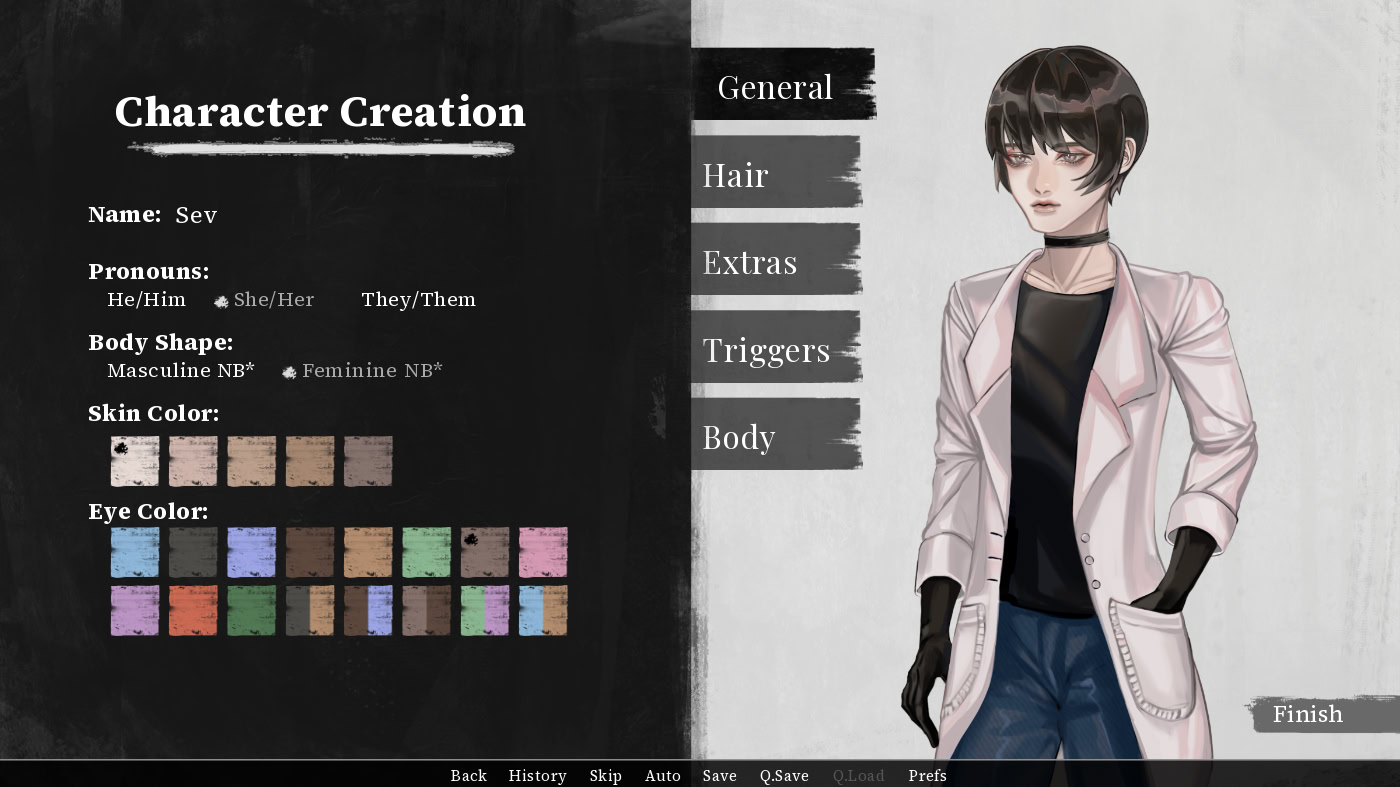The image size is (1400, 787).
Task: Click the Finish button
Action: 1307,714
